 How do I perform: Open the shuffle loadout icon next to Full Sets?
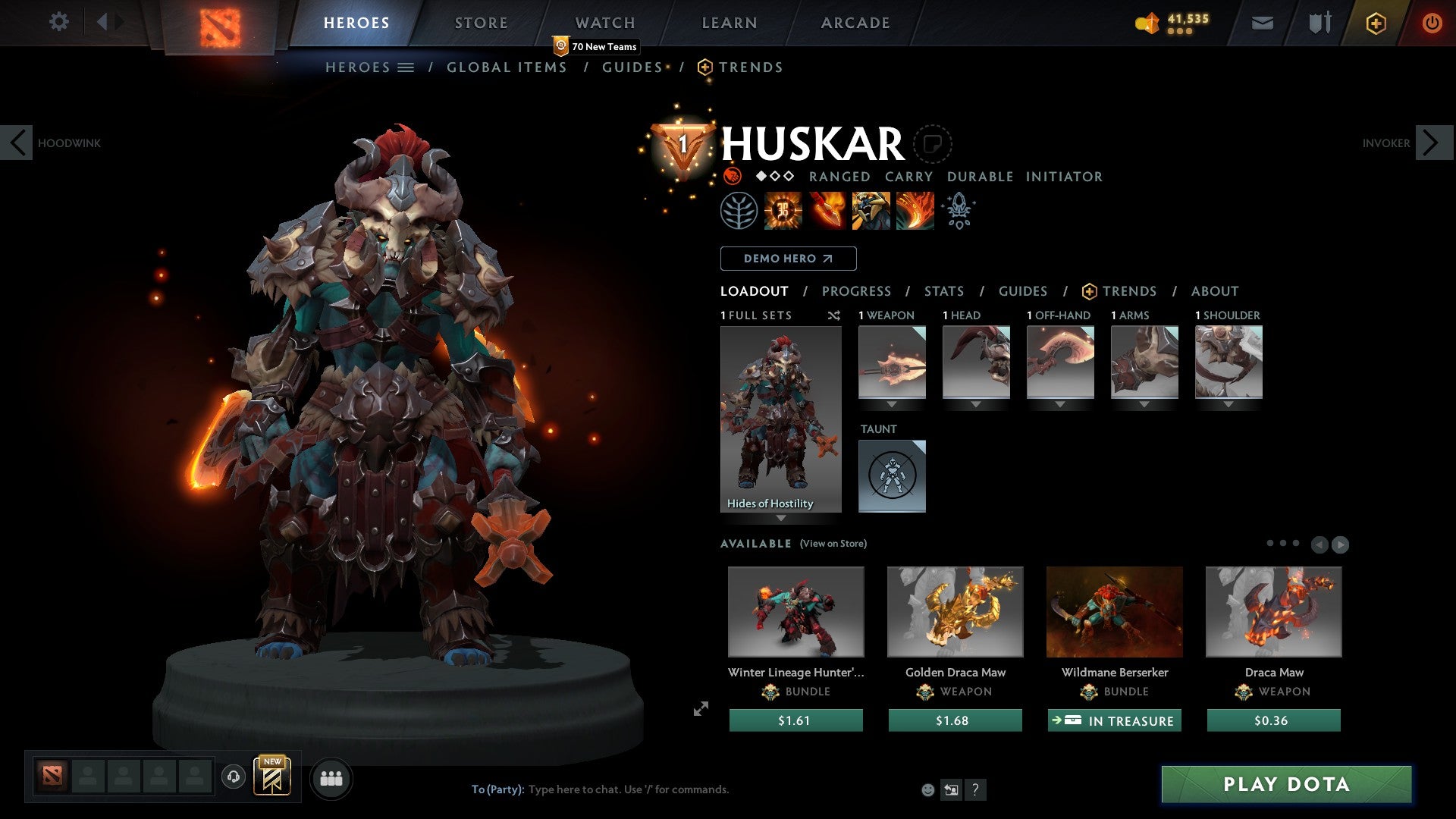point(833,315)
